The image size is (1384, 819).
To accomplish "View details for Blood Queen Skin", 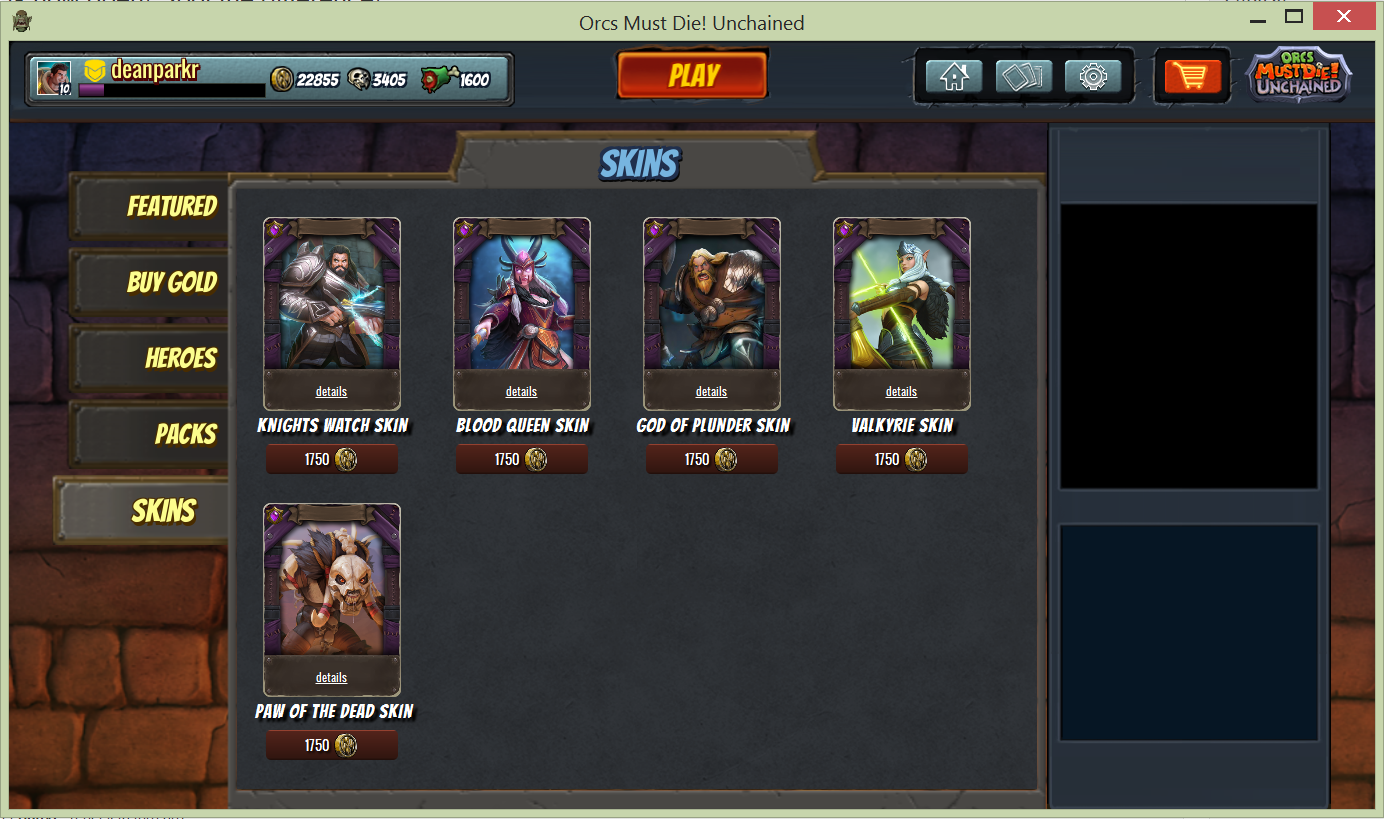I will 521,392.
